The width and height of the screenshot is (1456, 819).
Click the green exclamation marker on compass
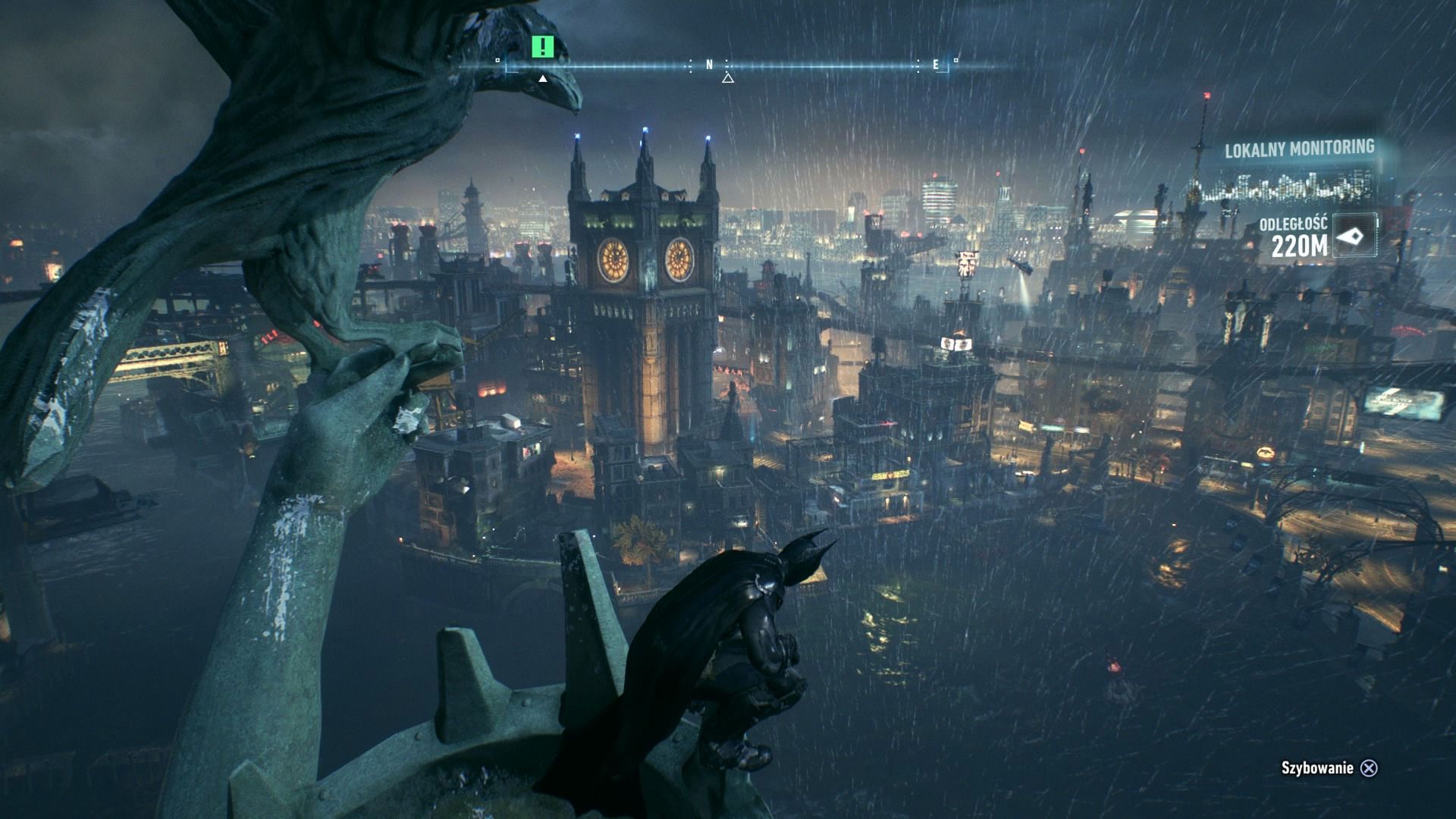point(542,47)
